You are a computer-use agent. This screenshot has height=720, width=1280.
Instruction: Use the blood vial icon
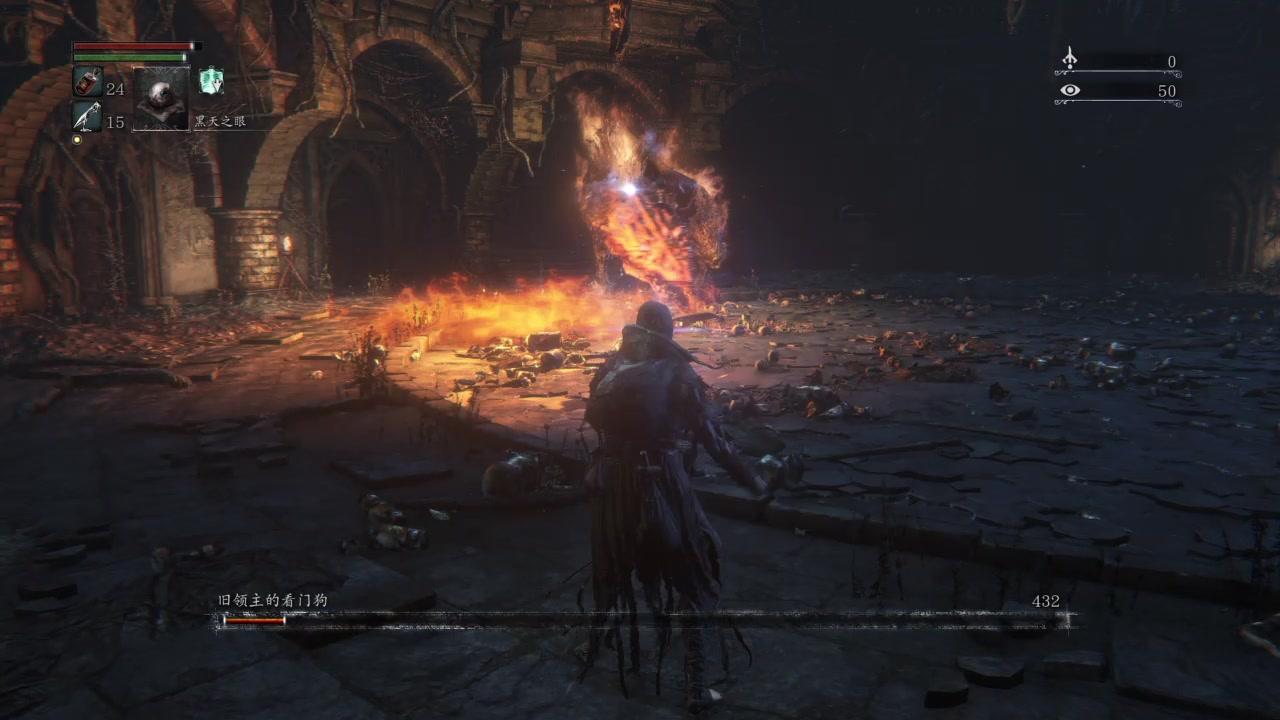click(87, 83)
